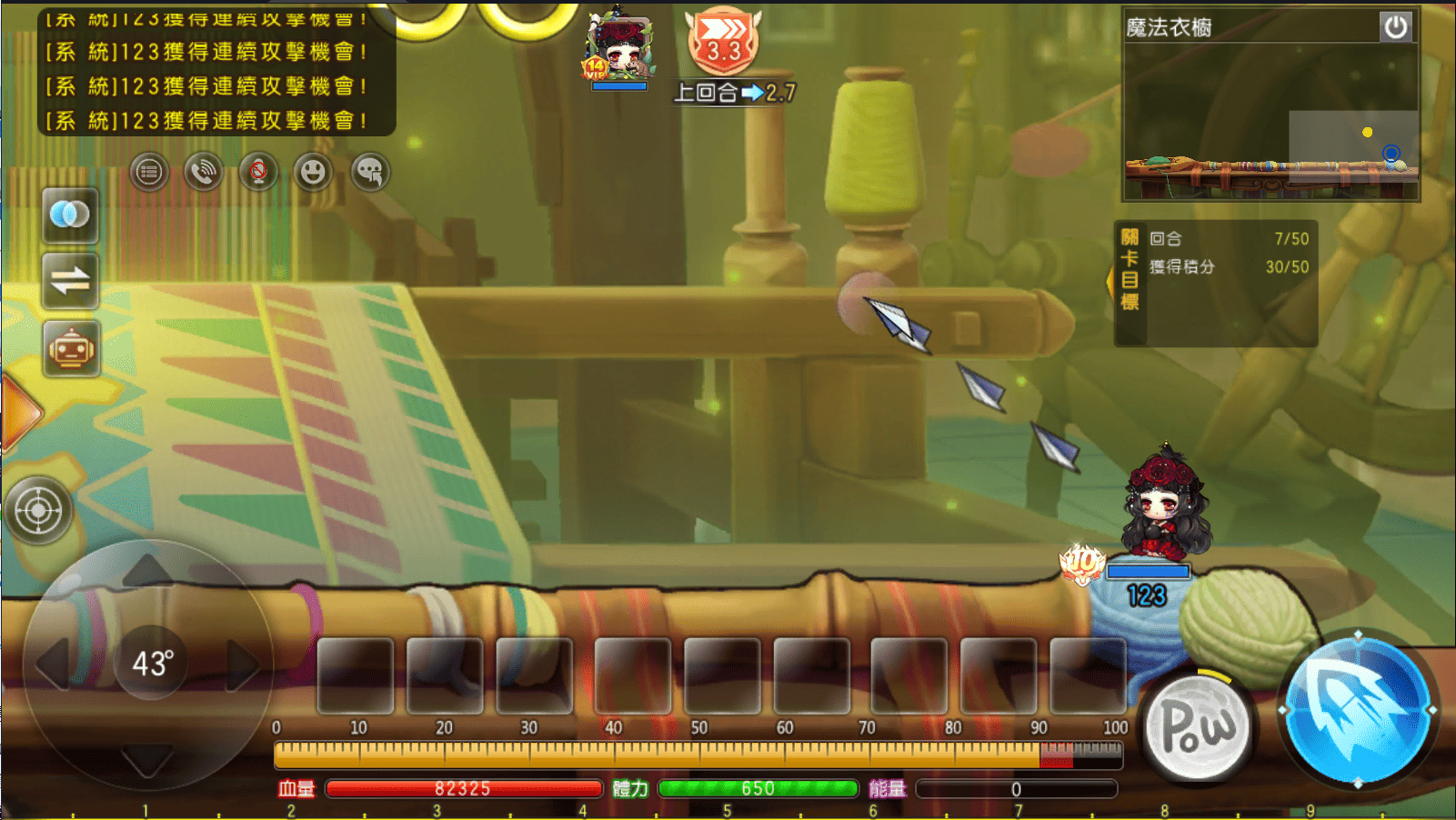Collapse the stage objective panel
Screen dimensions: 1456x820
coord(1110,282)
